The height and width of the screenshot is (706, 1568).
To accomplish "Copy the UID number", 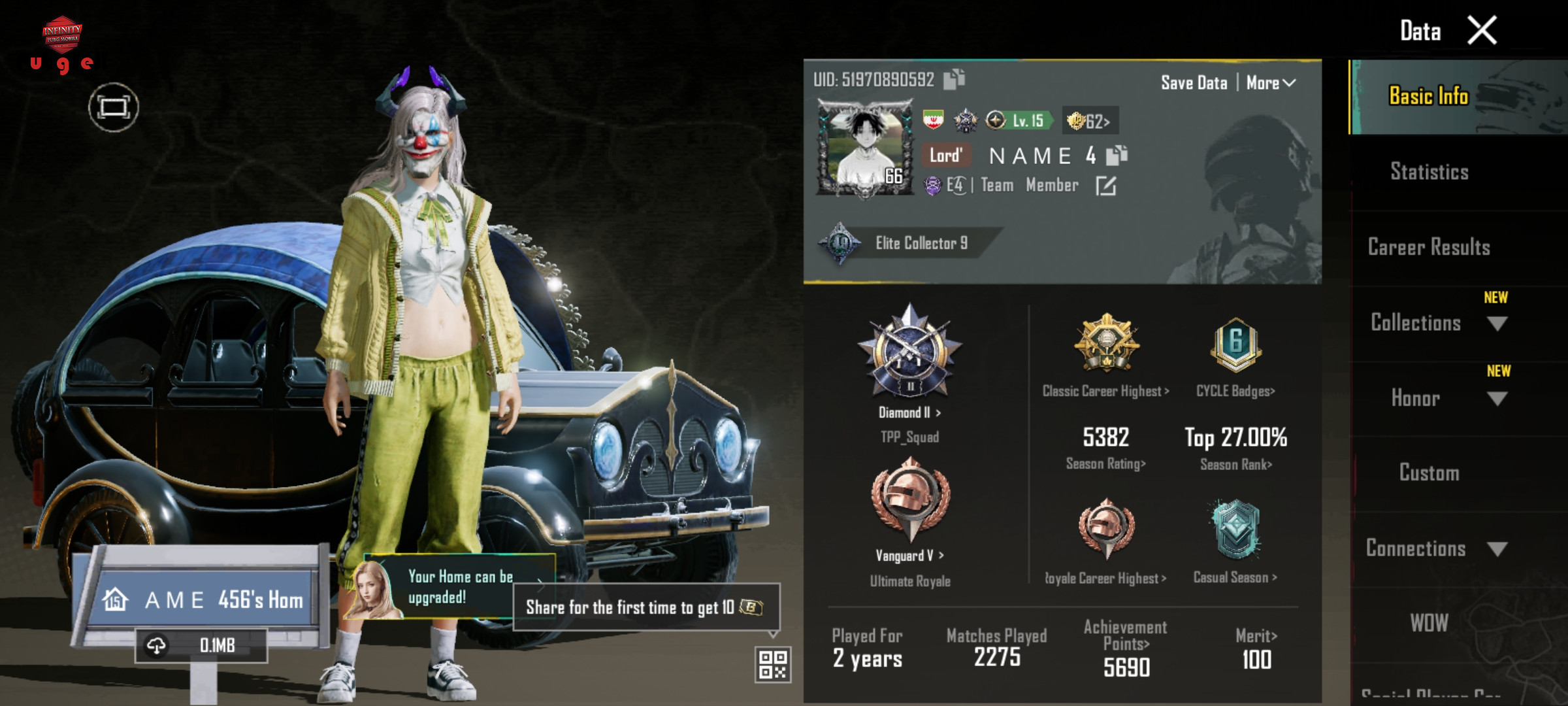I will tap(955, 79).
